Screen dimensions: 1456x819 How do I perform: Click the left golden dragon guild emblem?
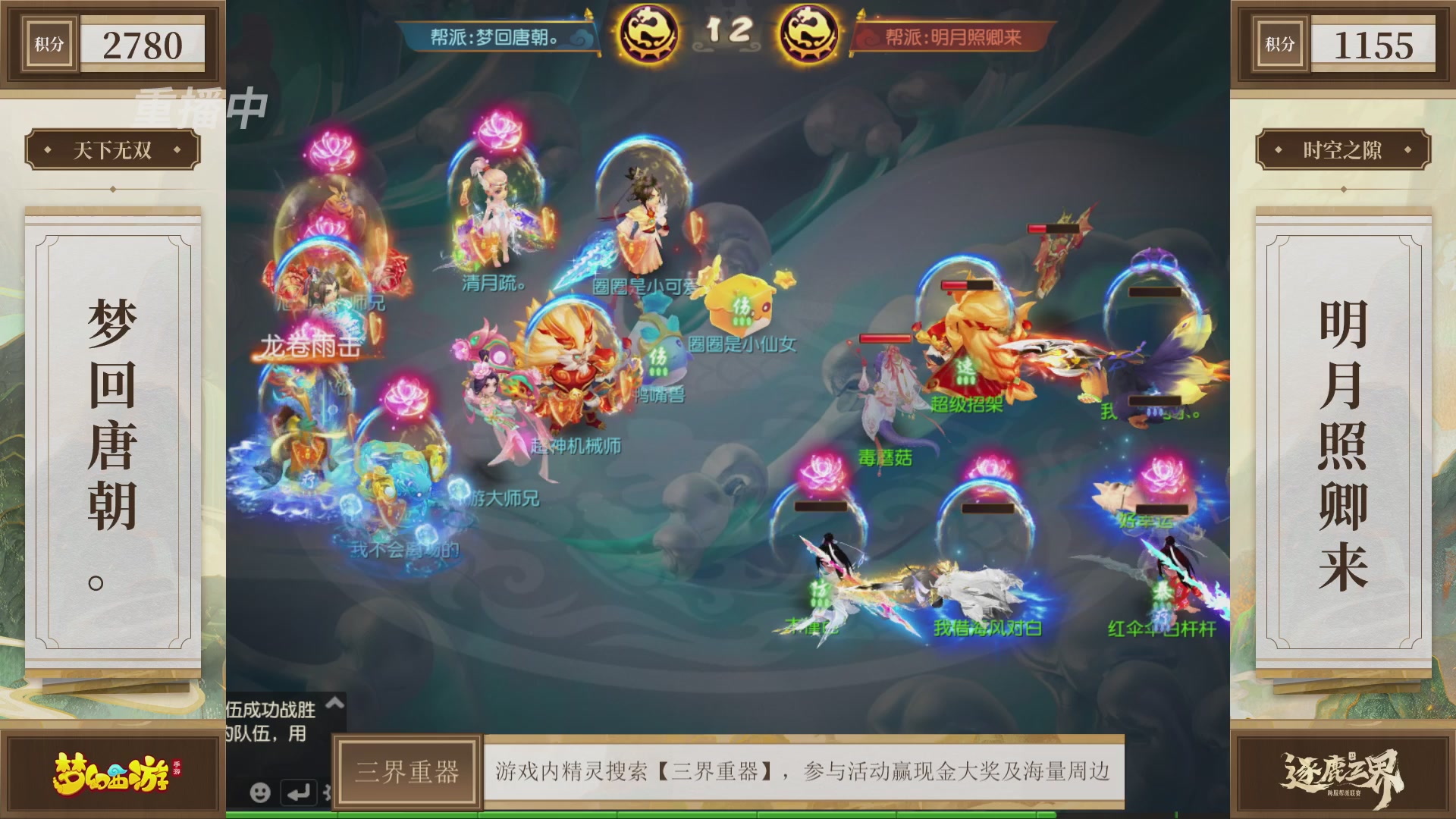650,32
